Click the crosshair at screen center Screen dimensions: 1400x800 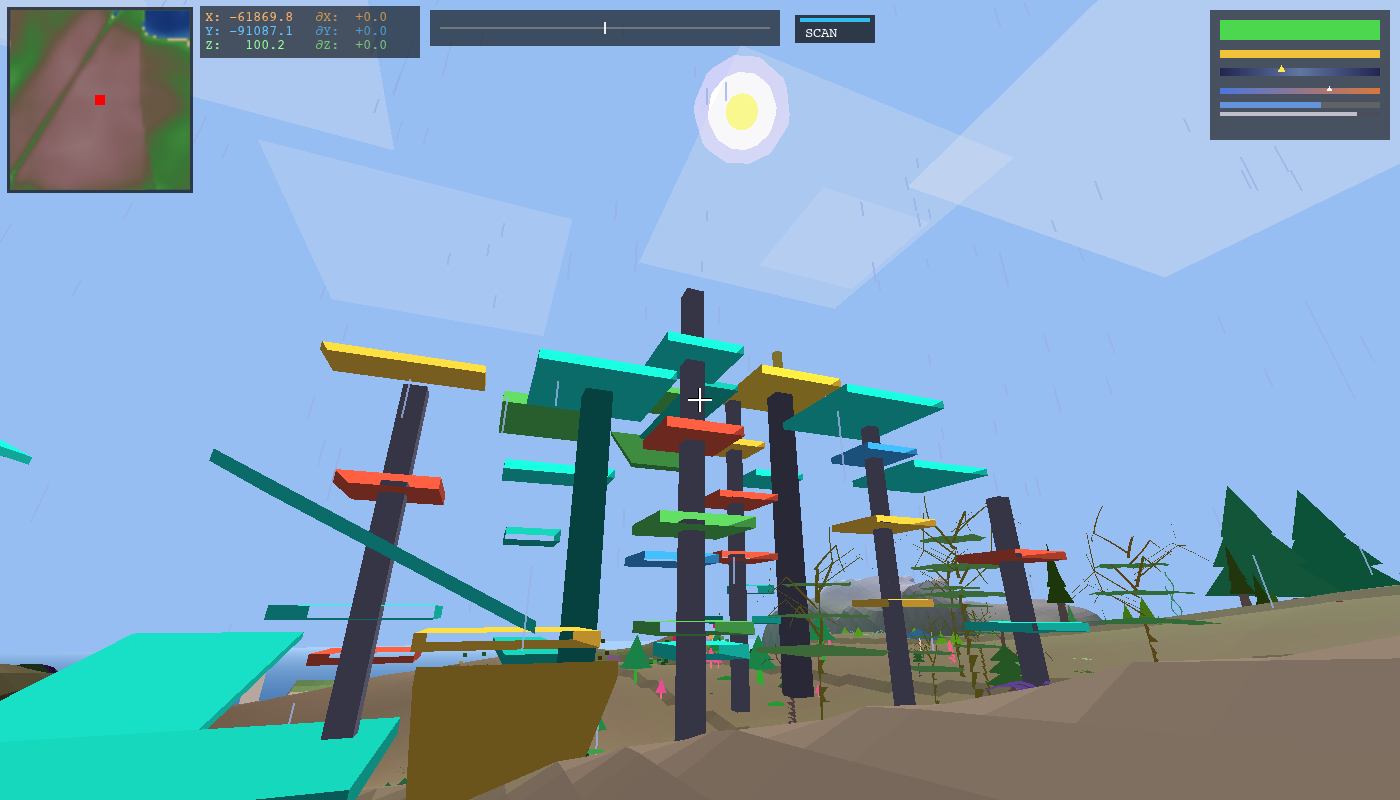(700, 399)
